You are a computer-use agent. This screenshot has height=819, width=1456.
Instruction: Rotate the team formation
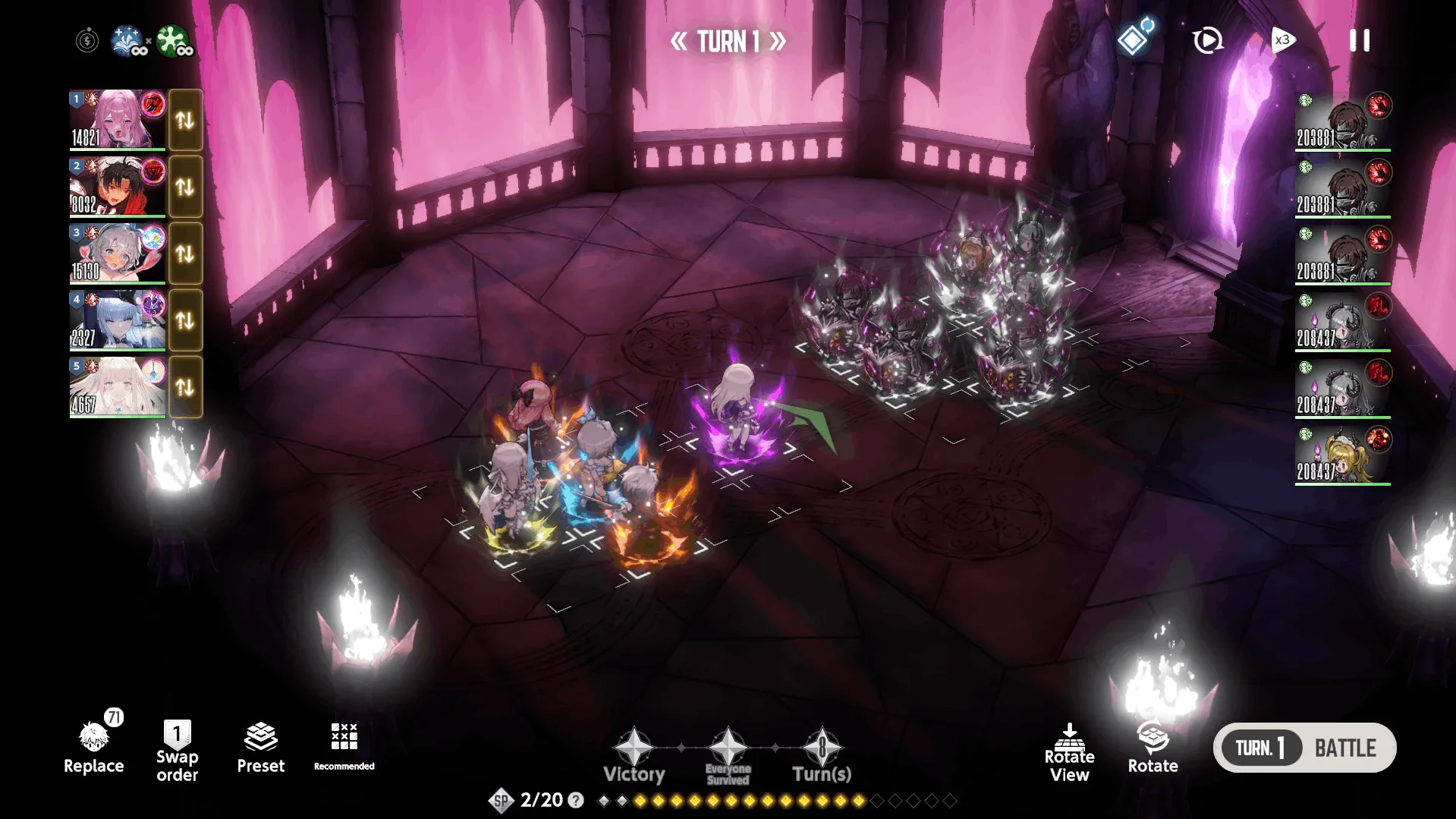[1153, 748]
